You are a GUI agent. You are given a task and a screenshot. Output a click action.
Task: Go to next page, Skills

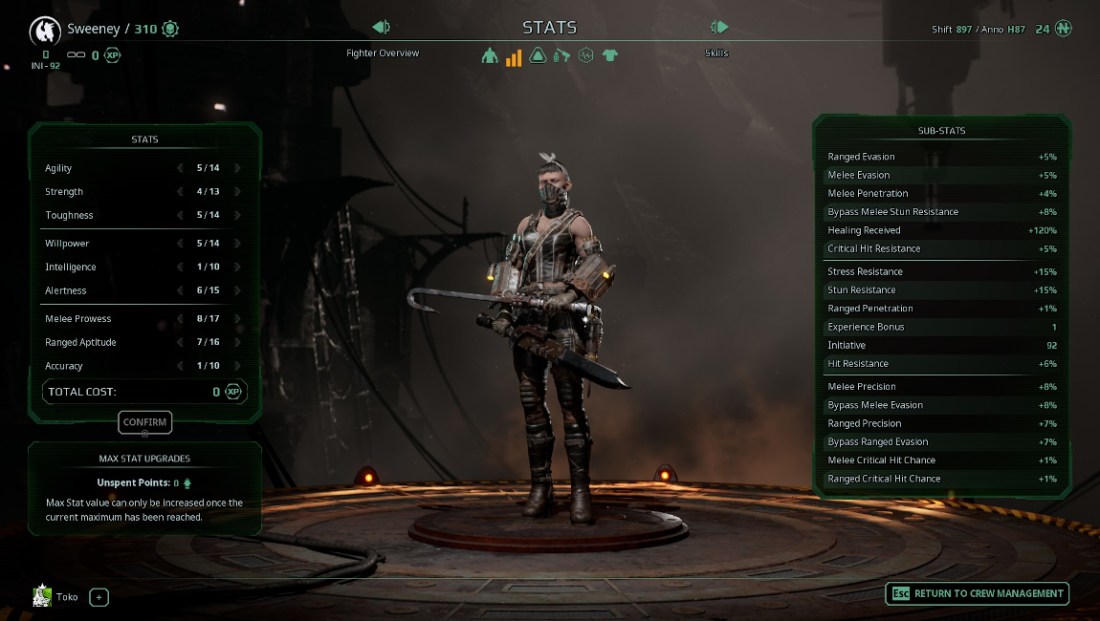pos(719,28)
